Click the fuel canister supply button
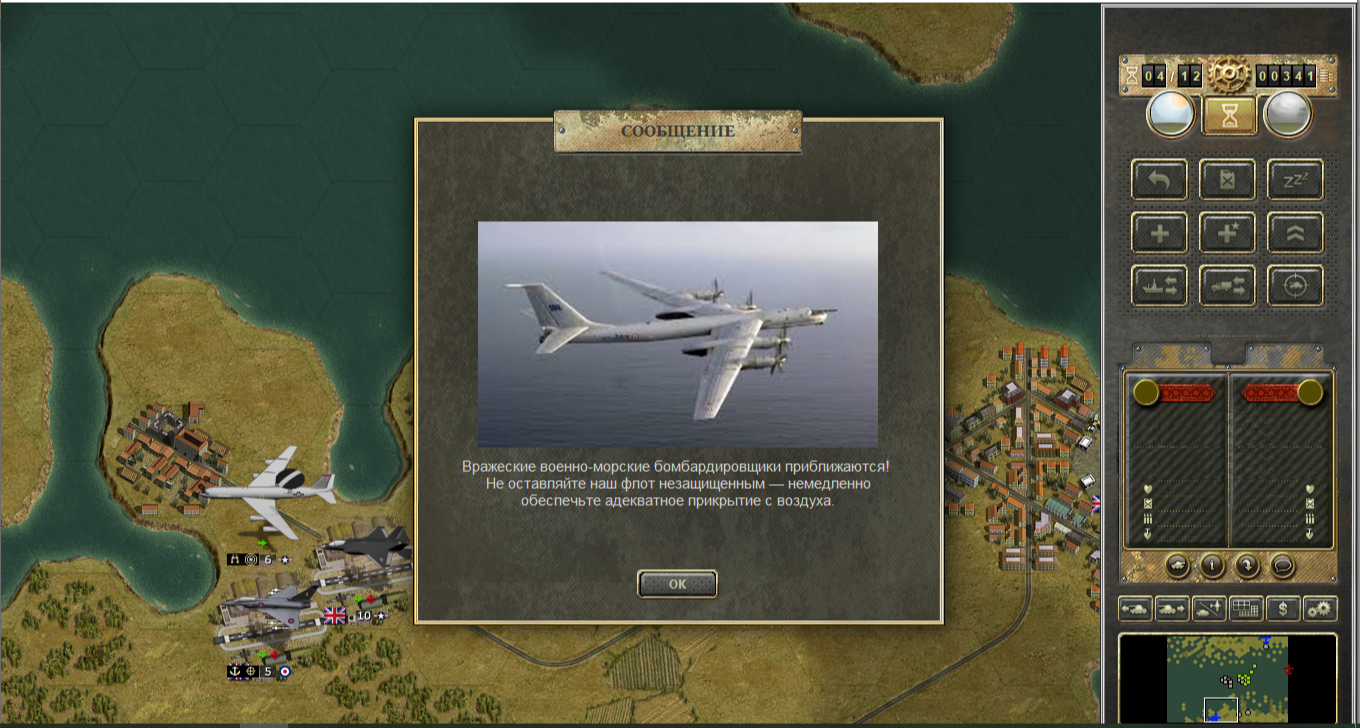The height and width of the screenshot is (728, 1360). (x=1228, y=180)
